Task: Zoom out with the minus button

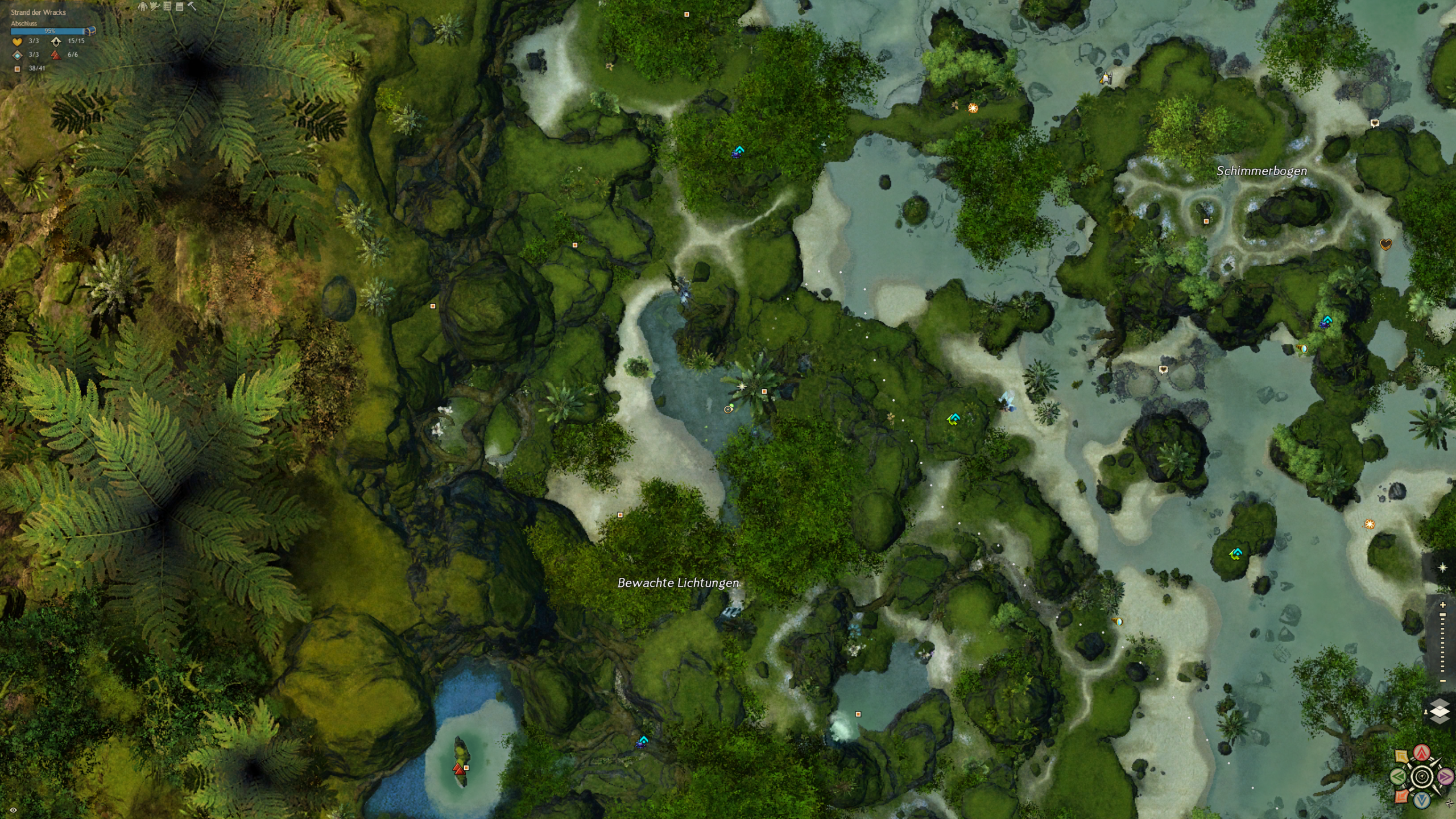Action: [1442, 681]
